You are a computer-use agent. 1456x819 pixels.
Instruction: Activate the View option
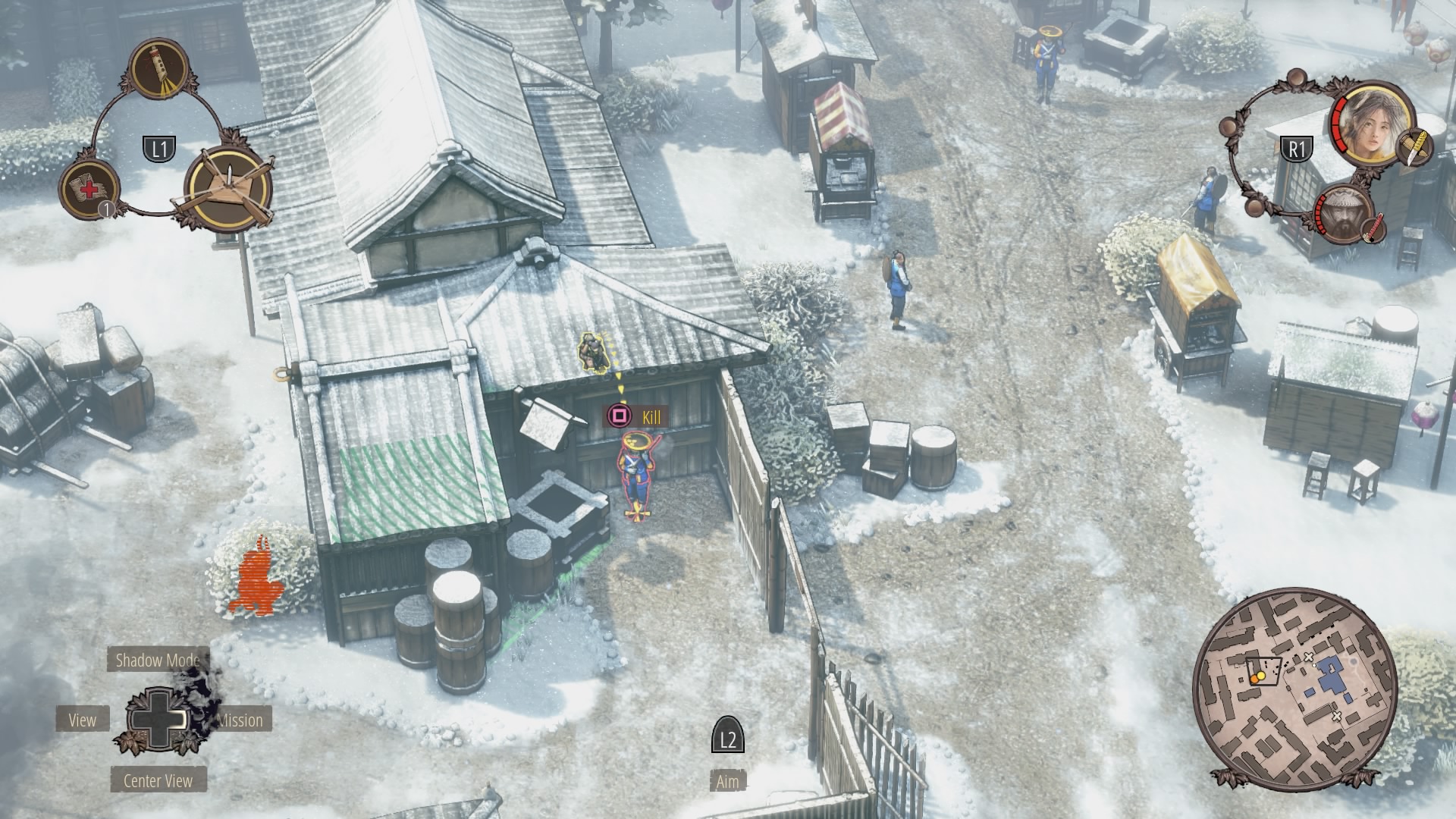[83, 720]
